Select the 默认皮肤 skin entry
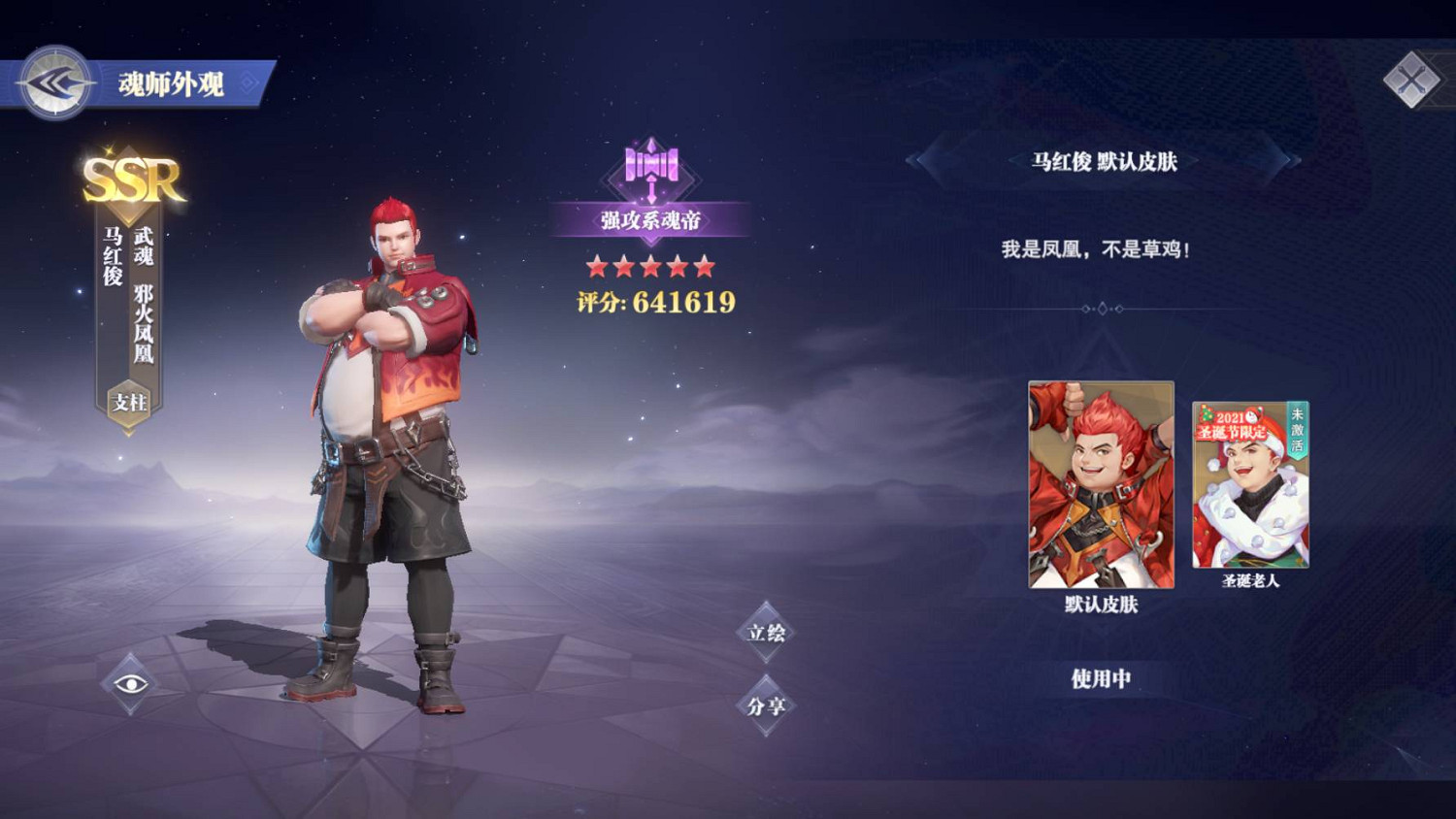The height and width of the screenshot is (819, 1456). [x=1101, y=485]
